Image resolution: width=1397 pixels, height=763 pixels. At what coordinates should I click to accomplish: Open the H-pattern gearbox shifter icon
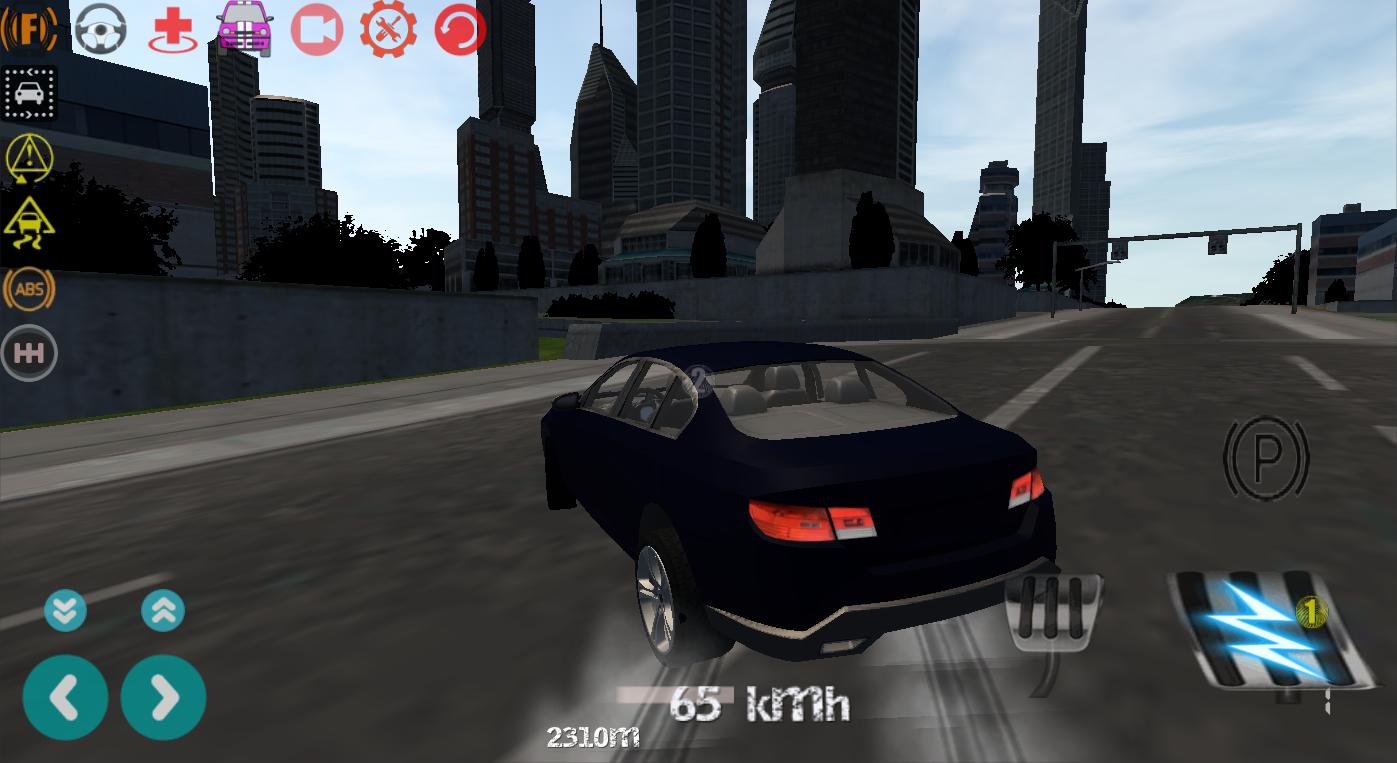(x=30, y=352)
